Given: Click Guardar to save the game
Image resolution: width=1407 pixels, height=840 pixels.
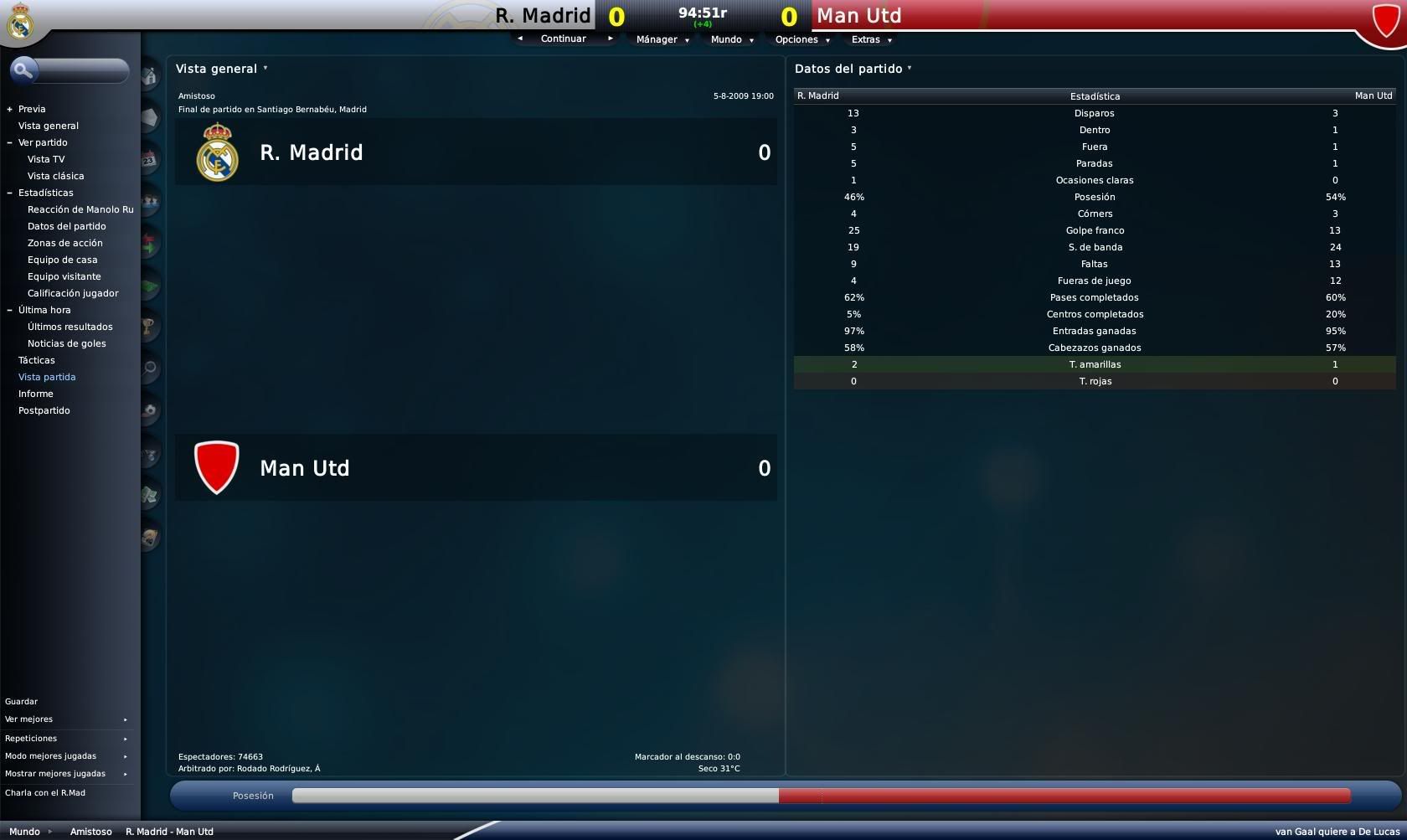Looking at the screenshot, I should pyautogui.click(x=22, y=702).
